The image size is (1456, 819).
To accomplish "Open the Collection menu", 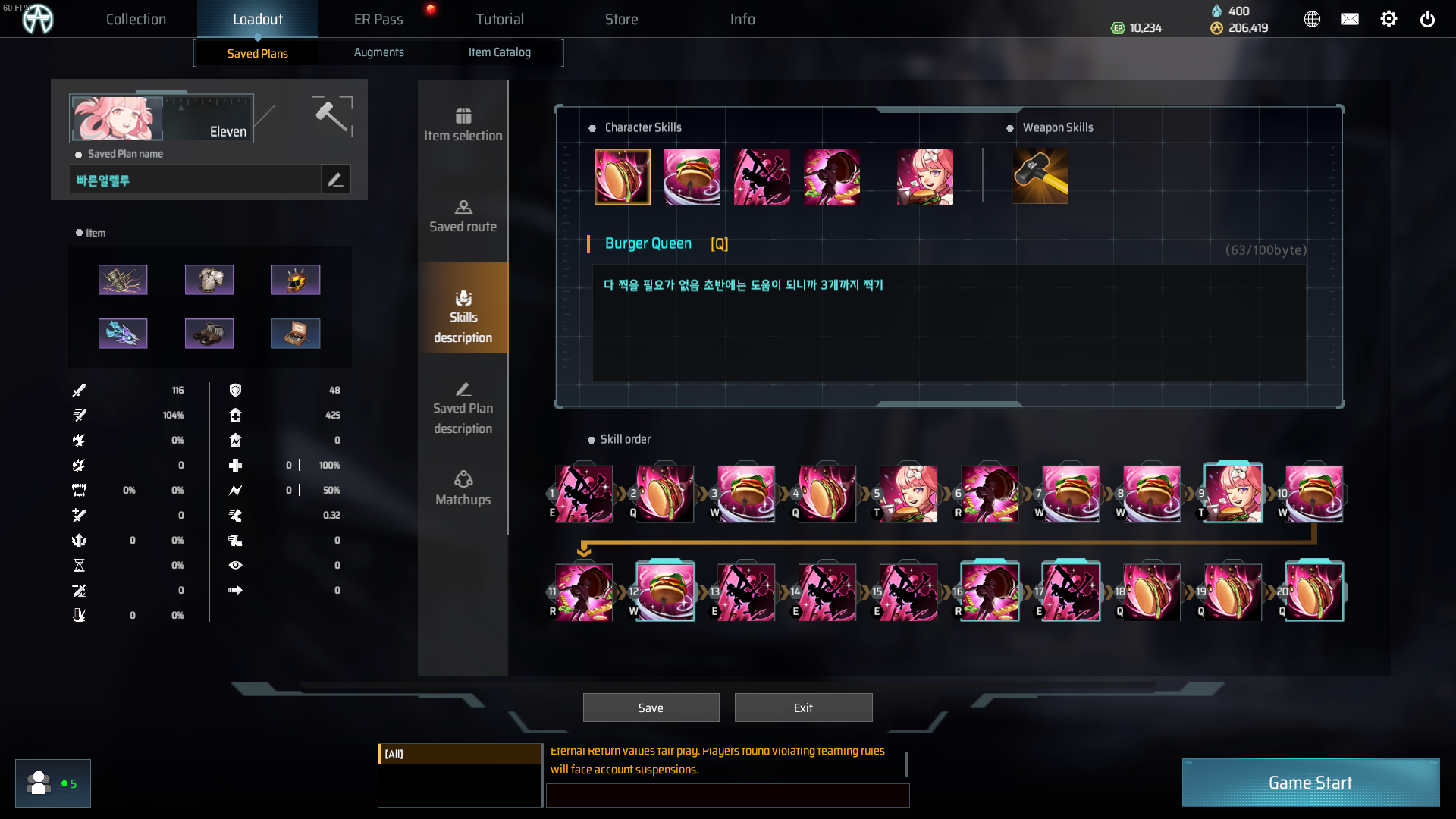I will [136, 19].
